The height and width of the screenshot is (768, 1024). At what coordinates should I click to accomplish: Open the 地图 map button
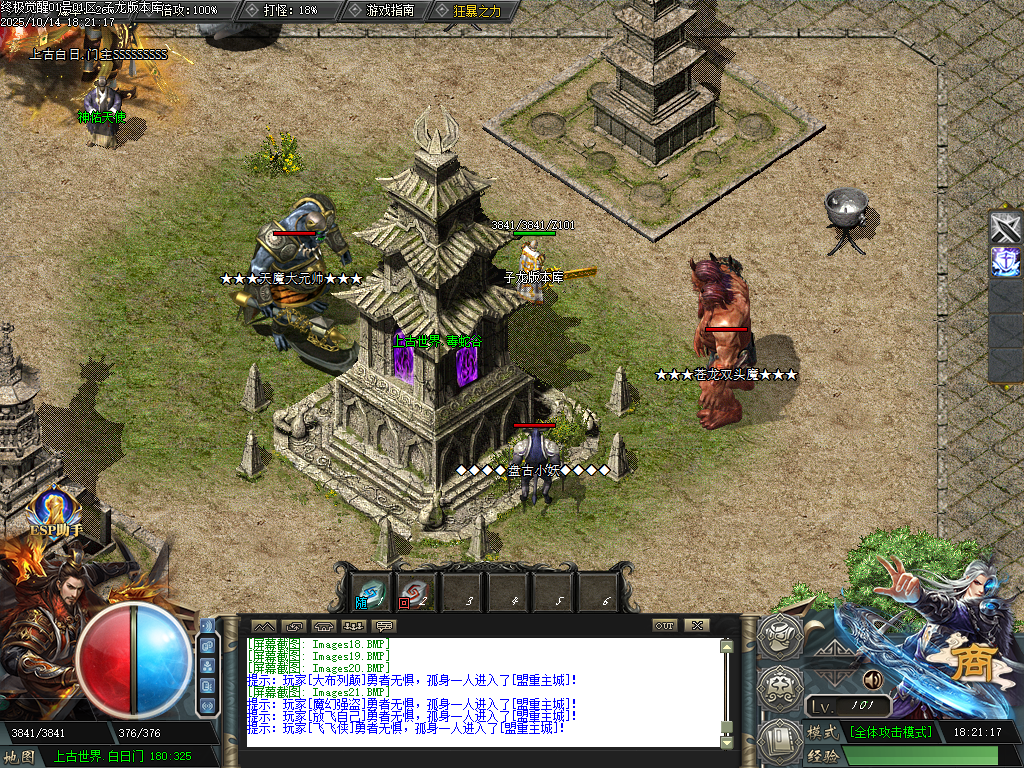pos(20,756)
